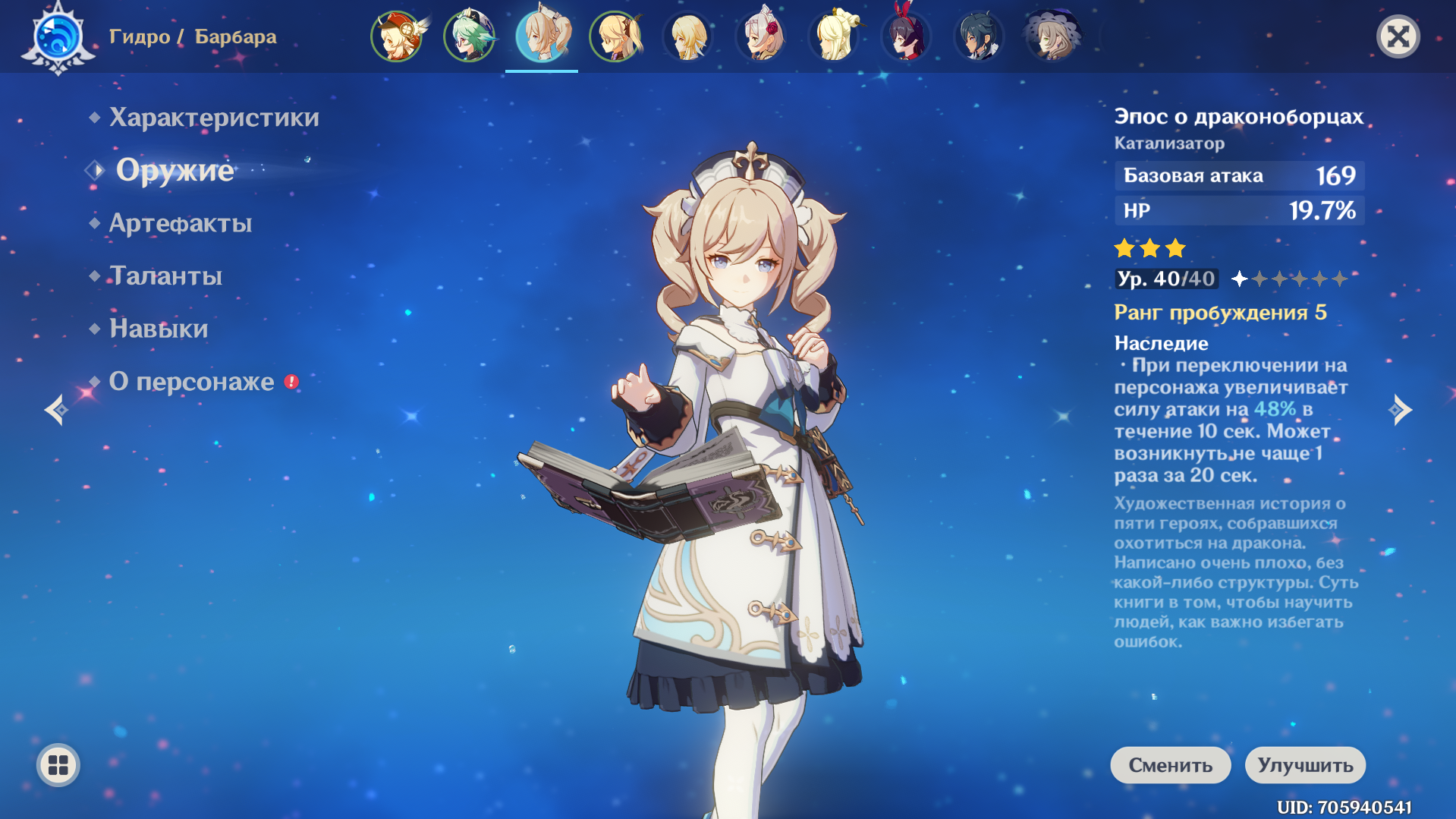Open the Артефакты section
This screenshot has width=1456, height=819.
(x=180, y=223)
